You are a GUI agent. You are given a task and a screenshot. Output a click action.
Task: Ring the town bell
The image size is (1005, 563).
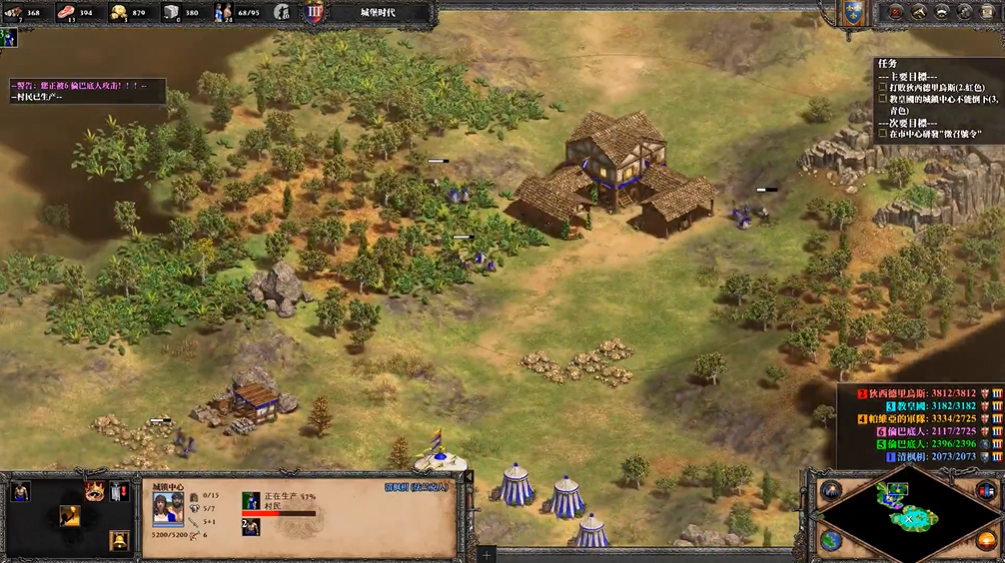pyautogui.click(x=119, y=541)
